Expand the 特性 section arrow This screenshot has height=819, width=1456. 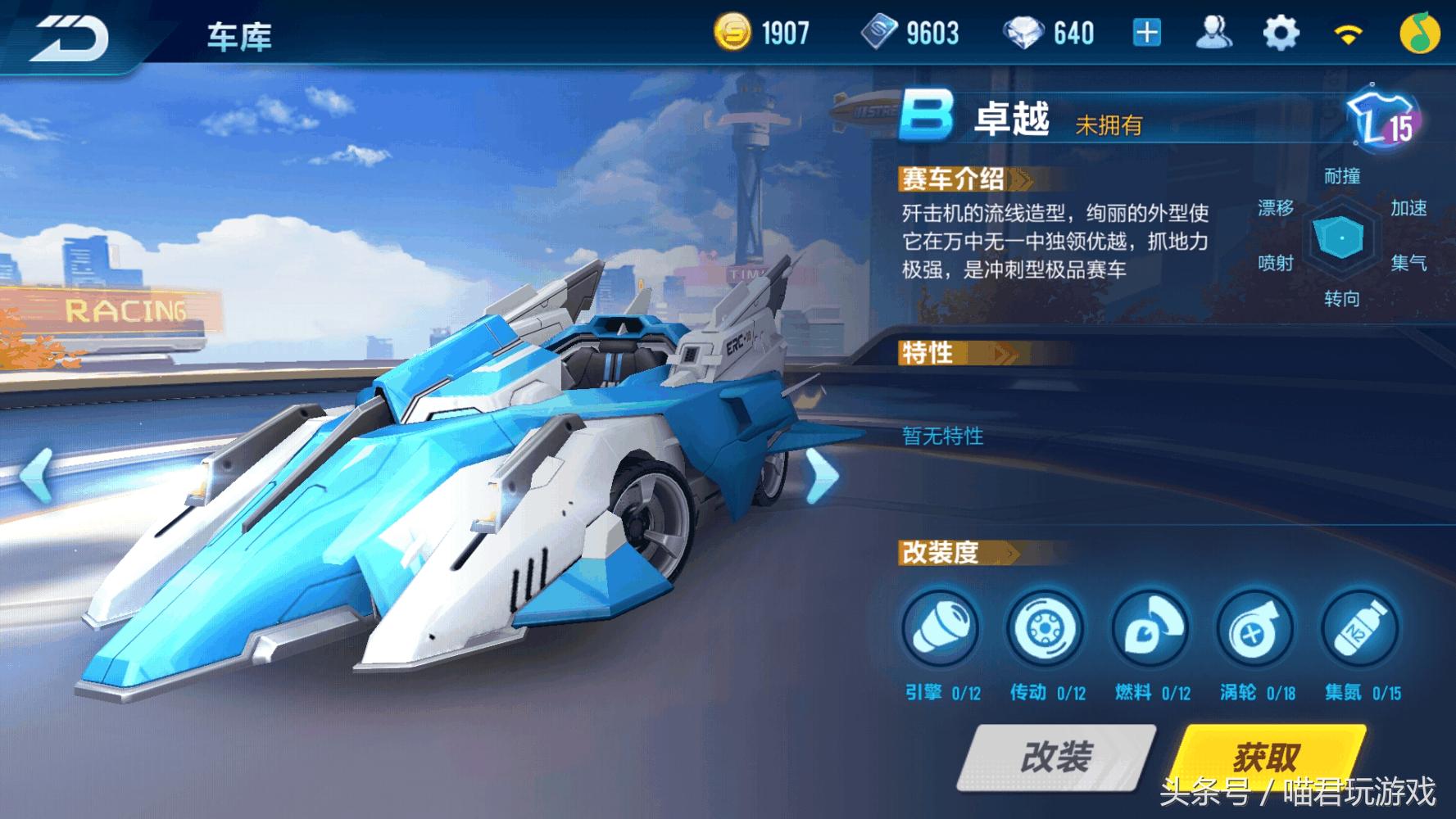coord(1000,354)
